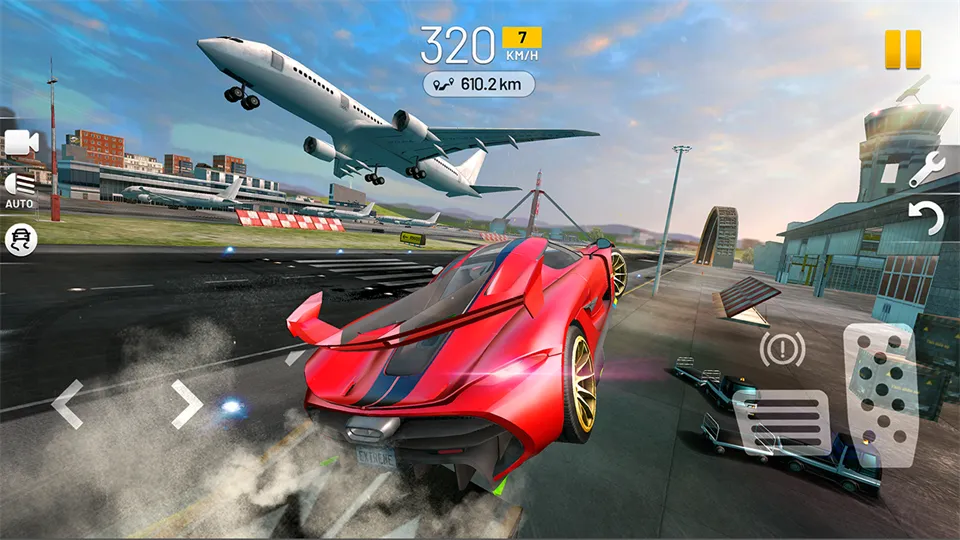Pause the game with the yellow pause button

901,50
